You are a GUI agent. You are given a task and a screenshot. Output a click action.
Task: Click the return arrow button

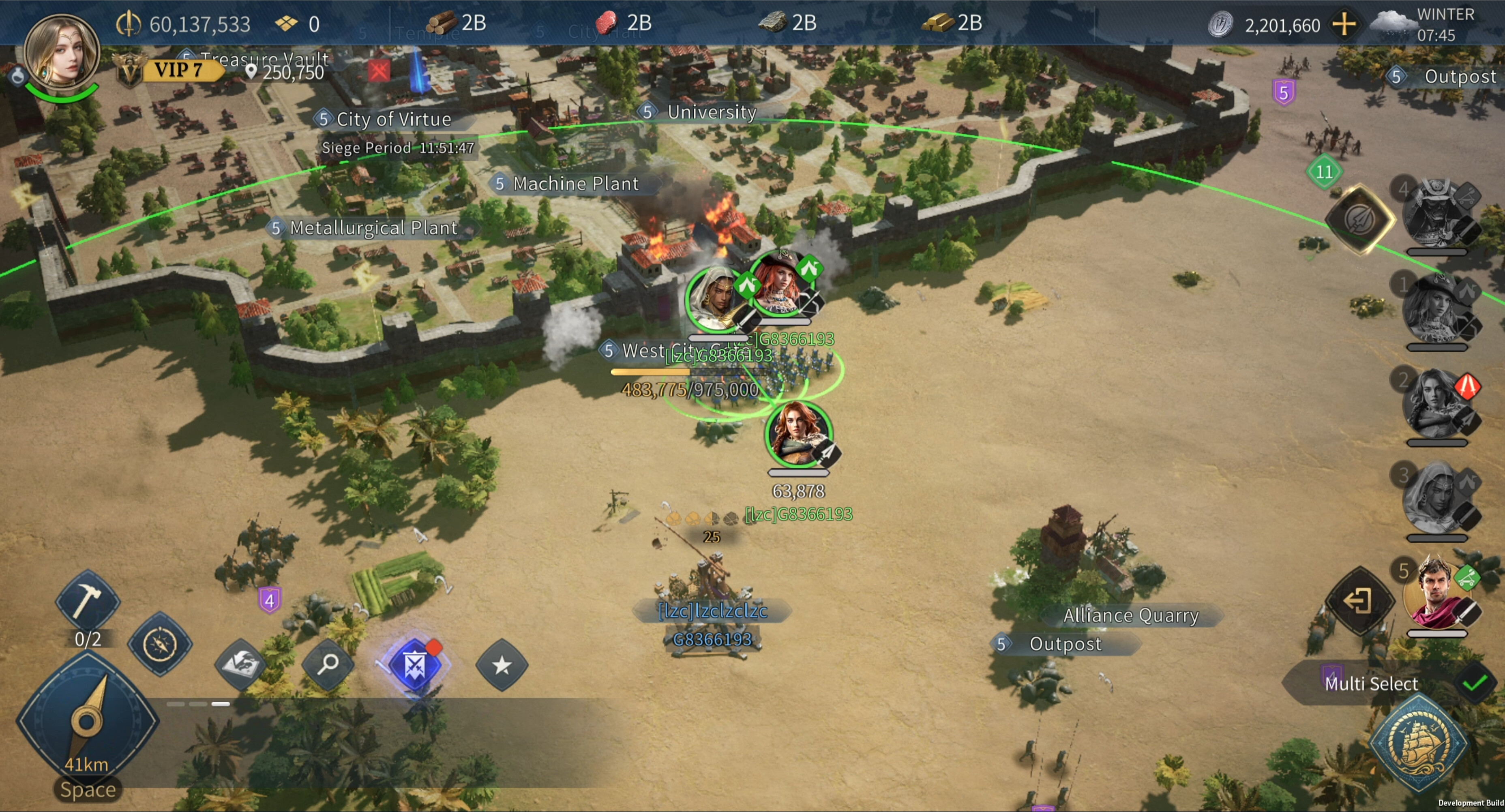point(1358,600)
